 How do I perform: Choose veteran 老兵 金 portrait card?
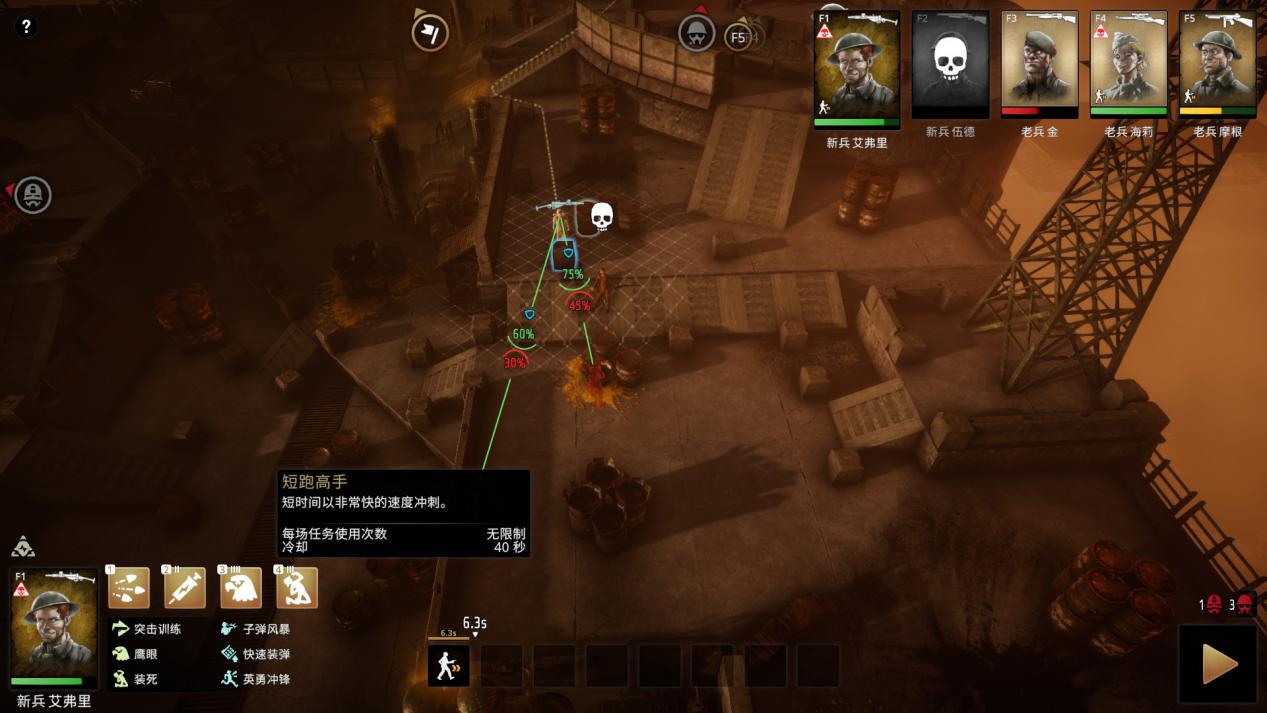(x=1039, y=68)
